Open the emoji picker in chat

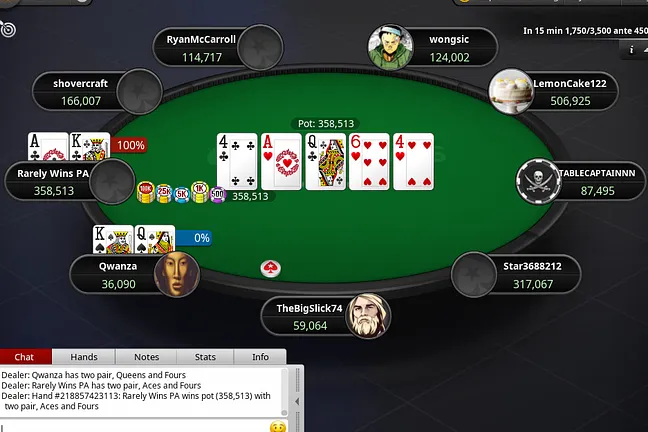pos(278,426)
